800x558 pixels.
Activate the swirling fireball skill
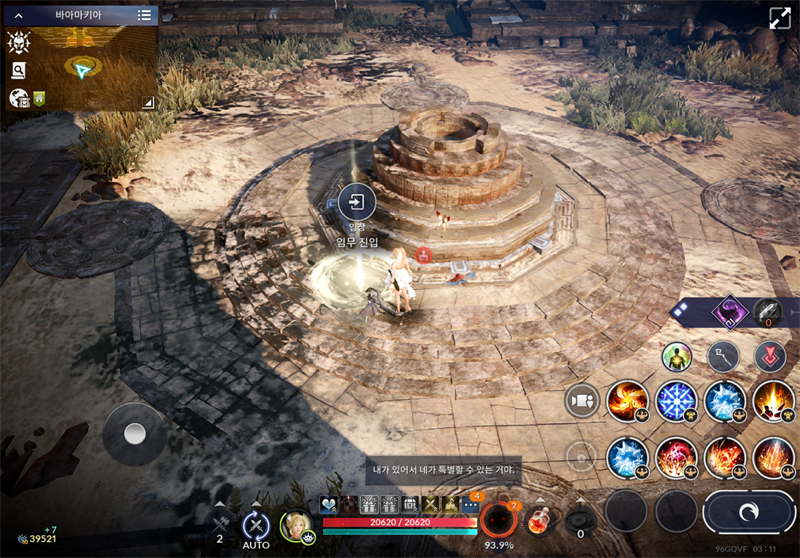627,401
